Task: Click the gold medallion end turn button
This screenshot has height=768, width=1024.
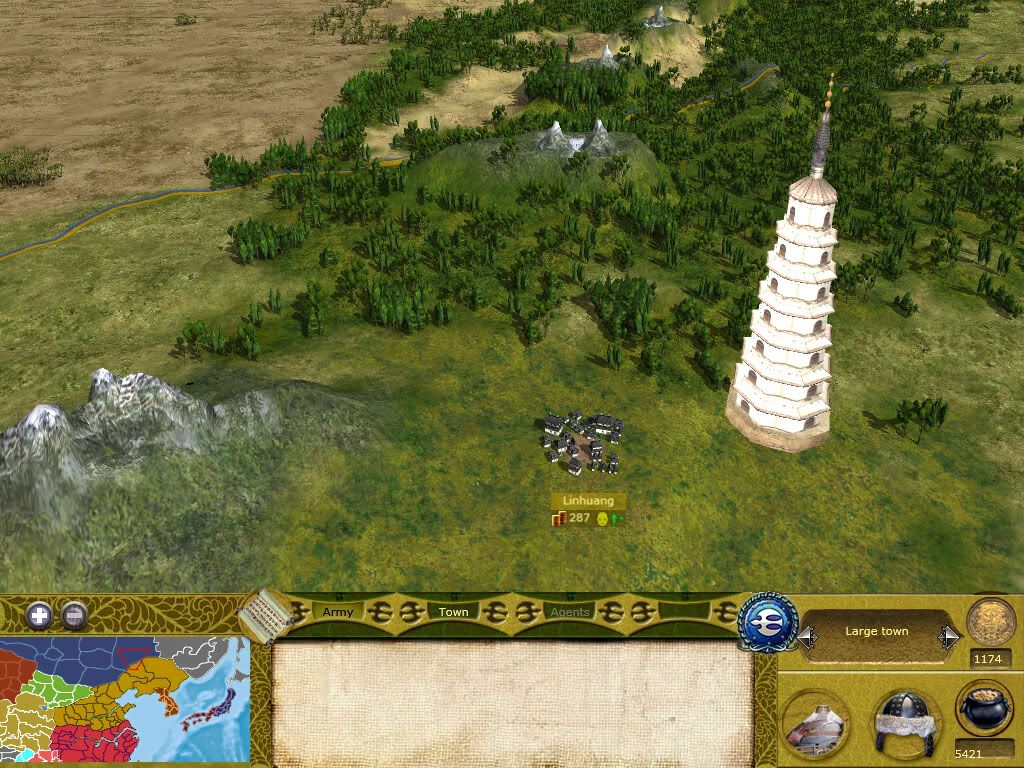Action: tap(991, 621)
